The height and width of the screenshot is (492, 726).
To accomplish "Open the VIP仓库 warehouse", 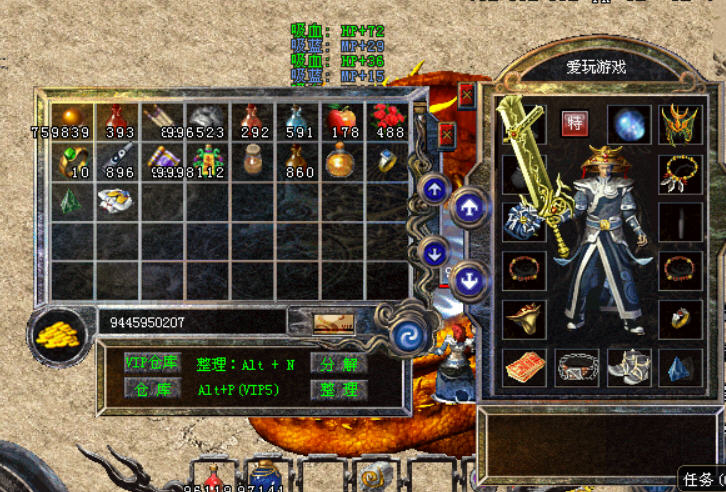I will click(151, 363).
